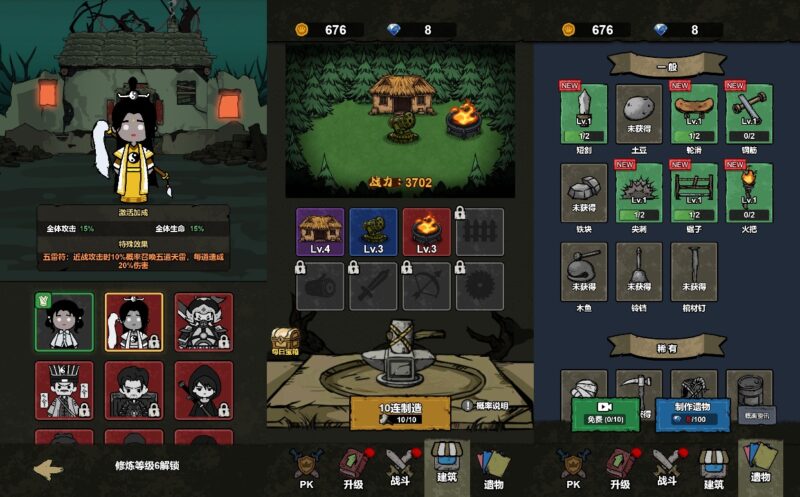Select the 短剑 short sword relic
Screen dimensions: 800x497
click(x=584, y=112)
